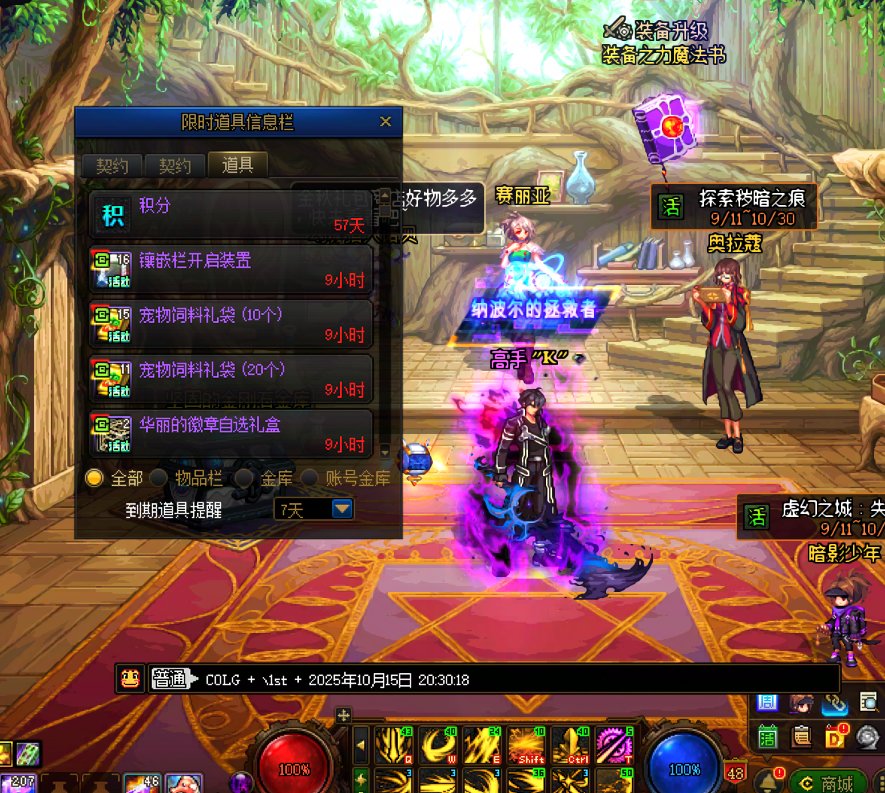Choose the 宠物饲料礼袋 (20个) row
Screen dimensions: 885x793
click(x=230, y=379)
